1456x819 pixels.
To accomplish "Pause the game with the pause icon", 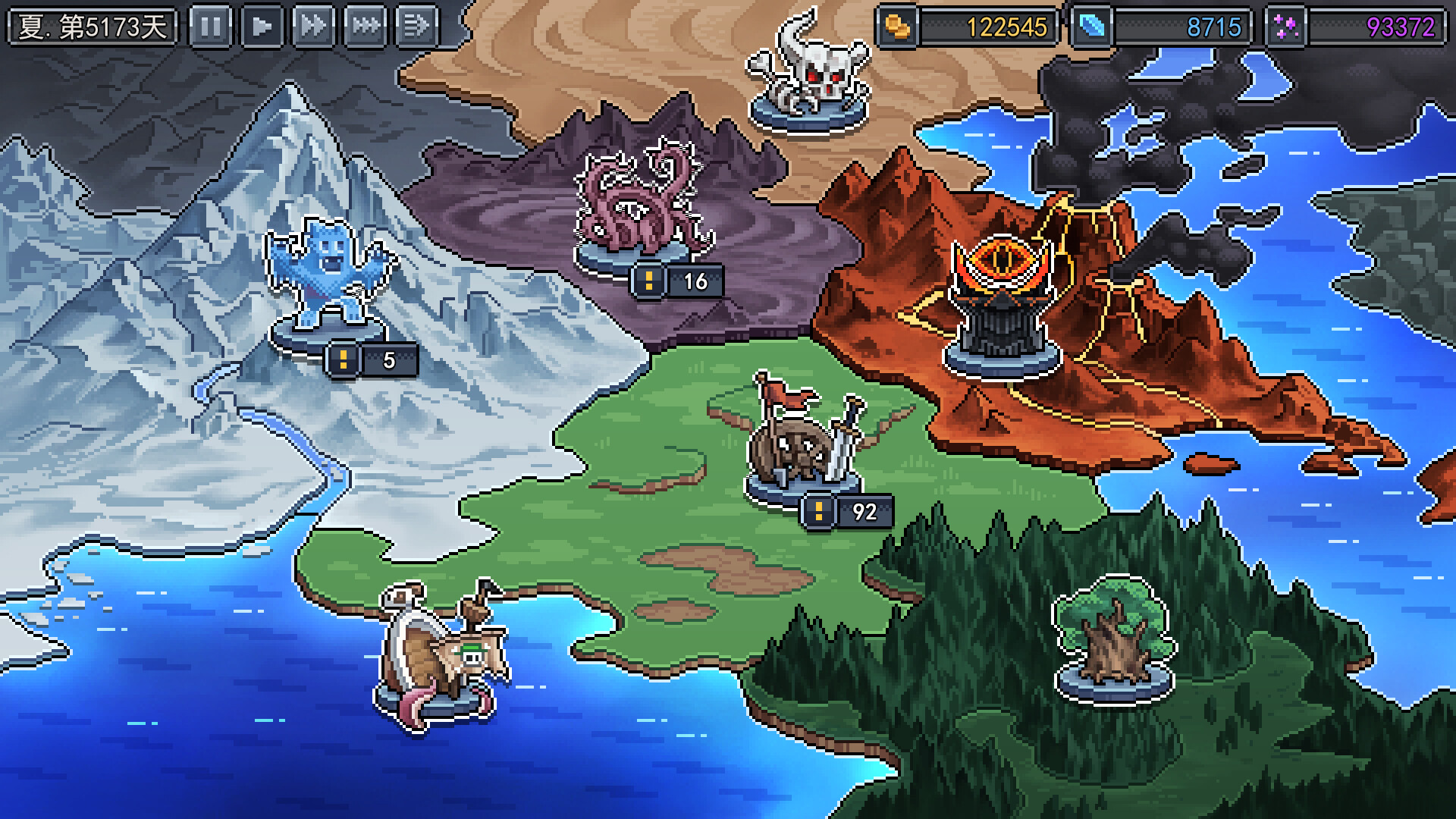I will pos(212,24).
